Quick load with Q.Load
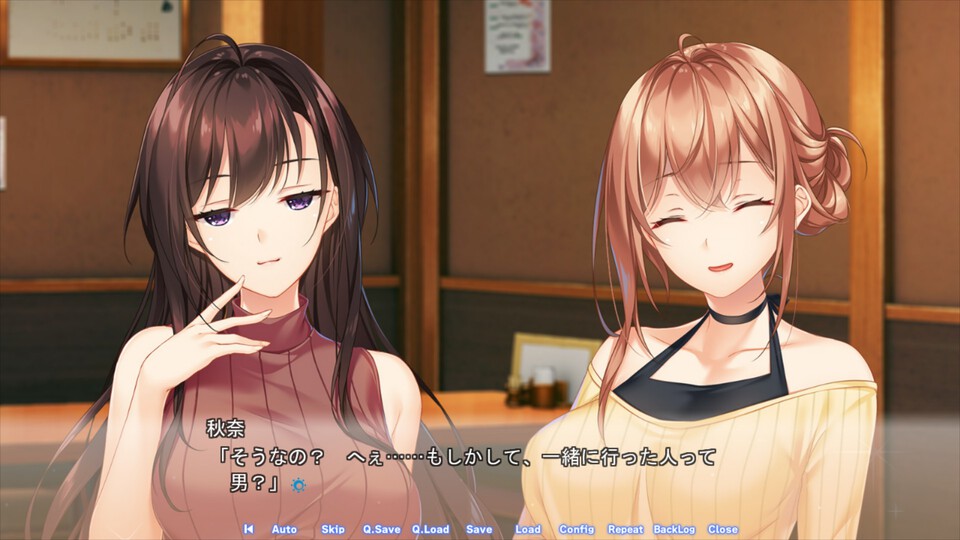This screenshot has height=540, width=960. (x=430, y=529)
